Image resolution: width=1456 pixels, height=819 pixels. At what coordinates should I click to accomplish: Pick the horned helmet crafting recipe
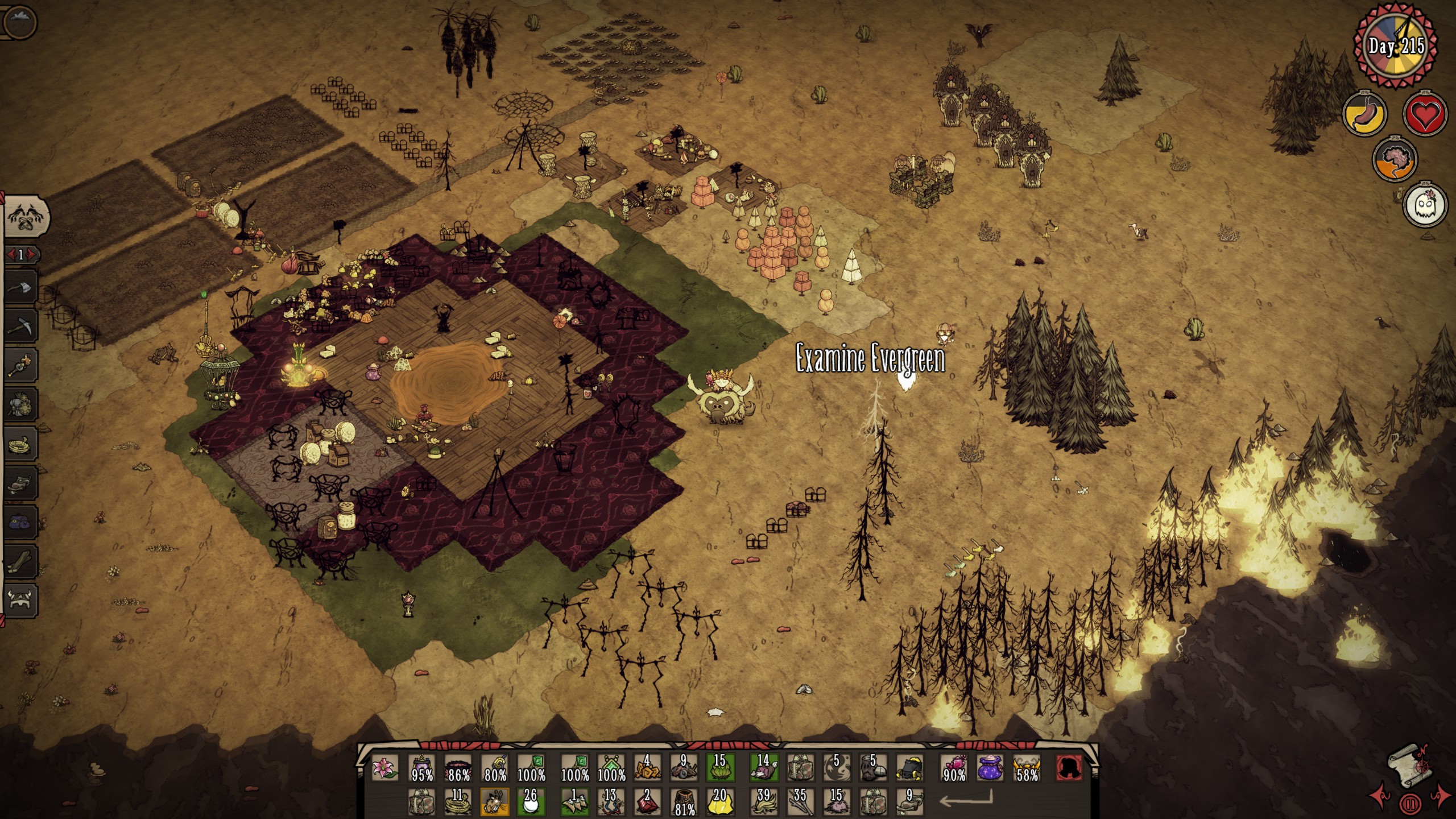(x=20, y=600)
